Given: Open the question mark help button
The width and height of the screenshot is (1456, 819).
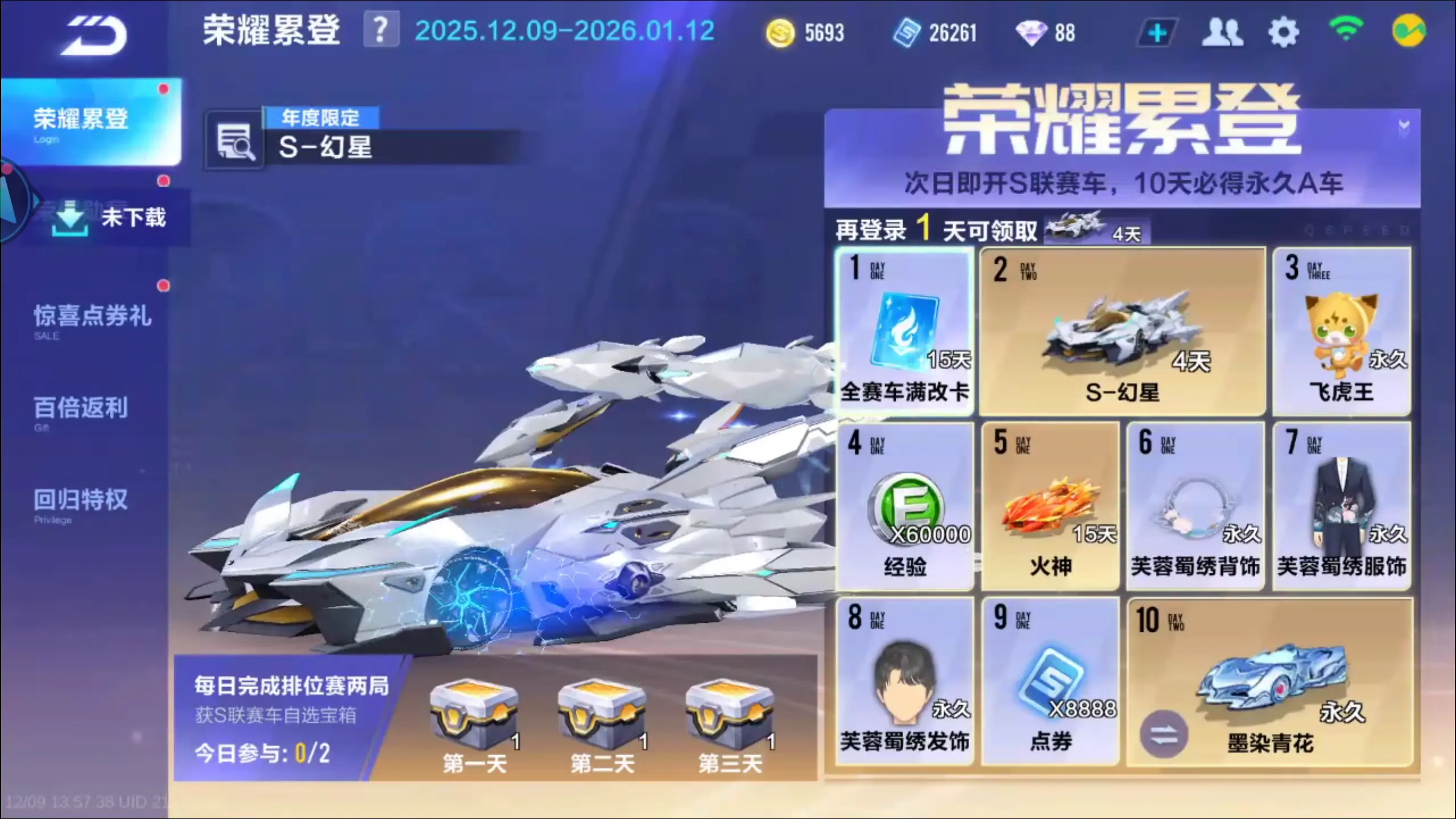Looking at the screenshot, I should (x=380, y=30).
